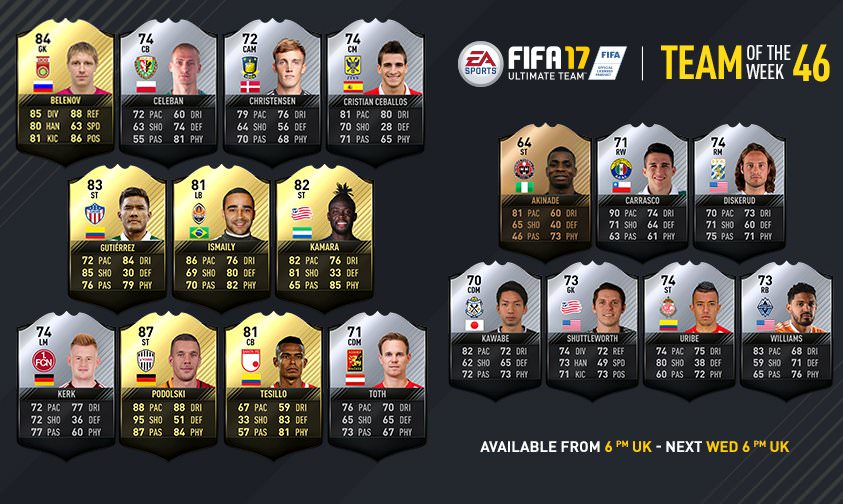Image resolution: width=843 pixels, height=504 pixels.
Task: Select the Uribe striker card
Action: tap(690, 328)
